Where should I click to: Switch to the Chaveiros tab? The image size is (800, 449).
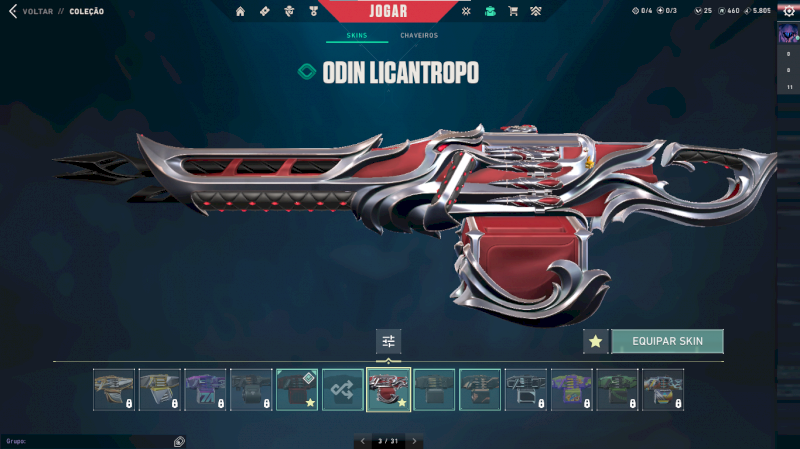[419, 36]
